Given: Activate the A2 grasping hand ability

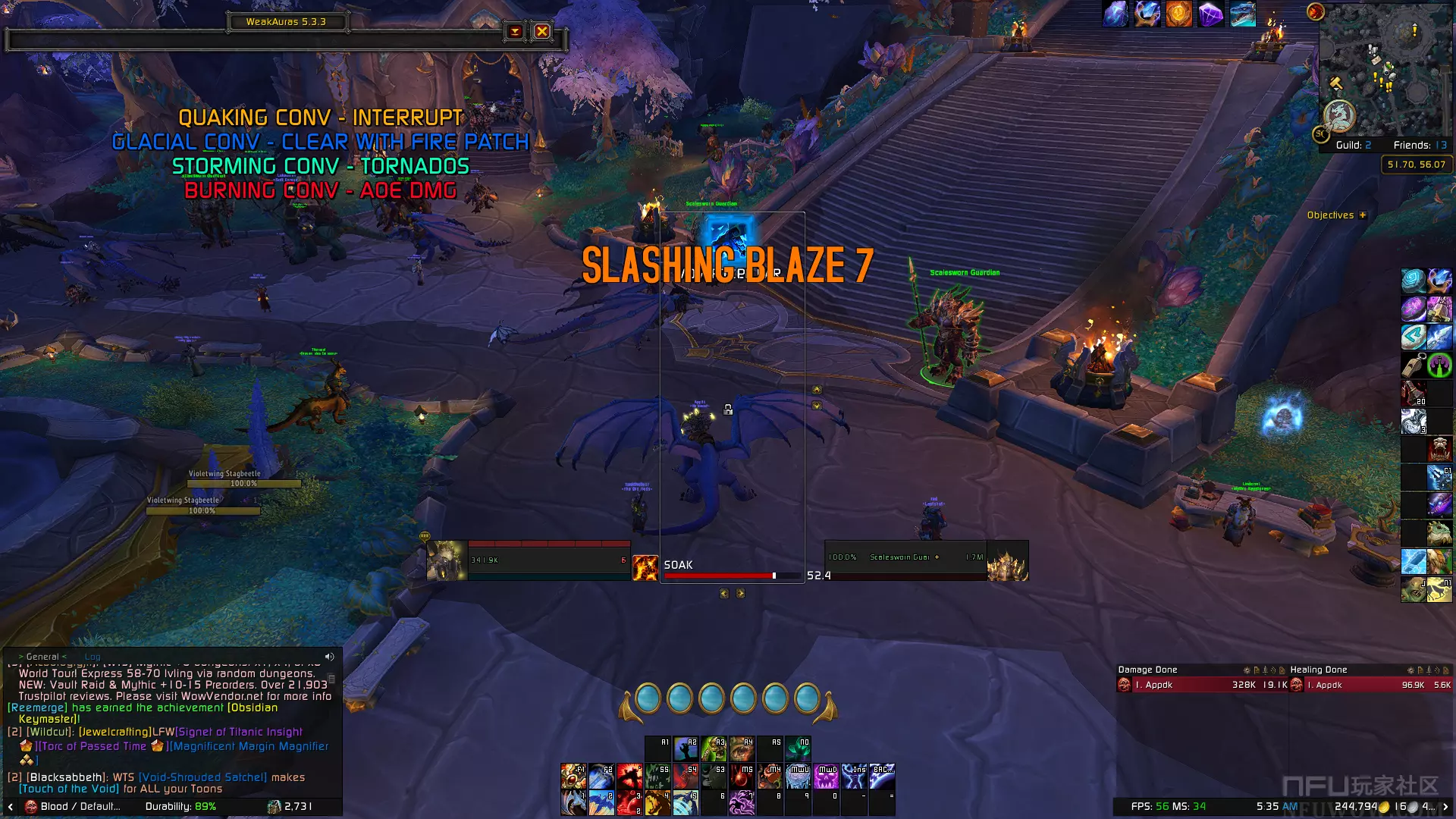Looking at the screenshot, I should point(686,748).
